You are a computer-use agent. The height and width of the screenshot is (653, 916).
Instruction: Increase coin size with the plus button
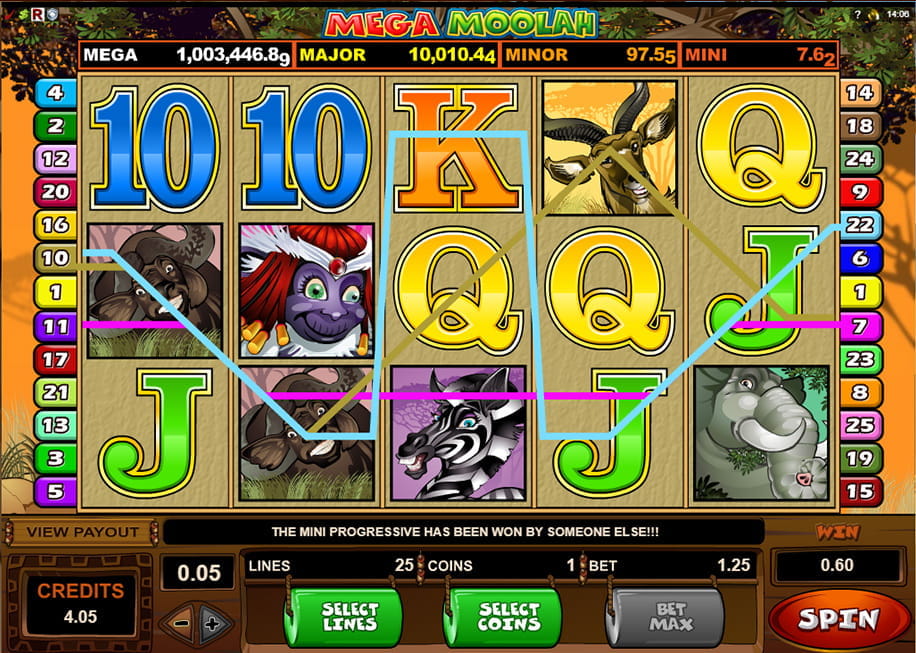click(x=211, y=626)
